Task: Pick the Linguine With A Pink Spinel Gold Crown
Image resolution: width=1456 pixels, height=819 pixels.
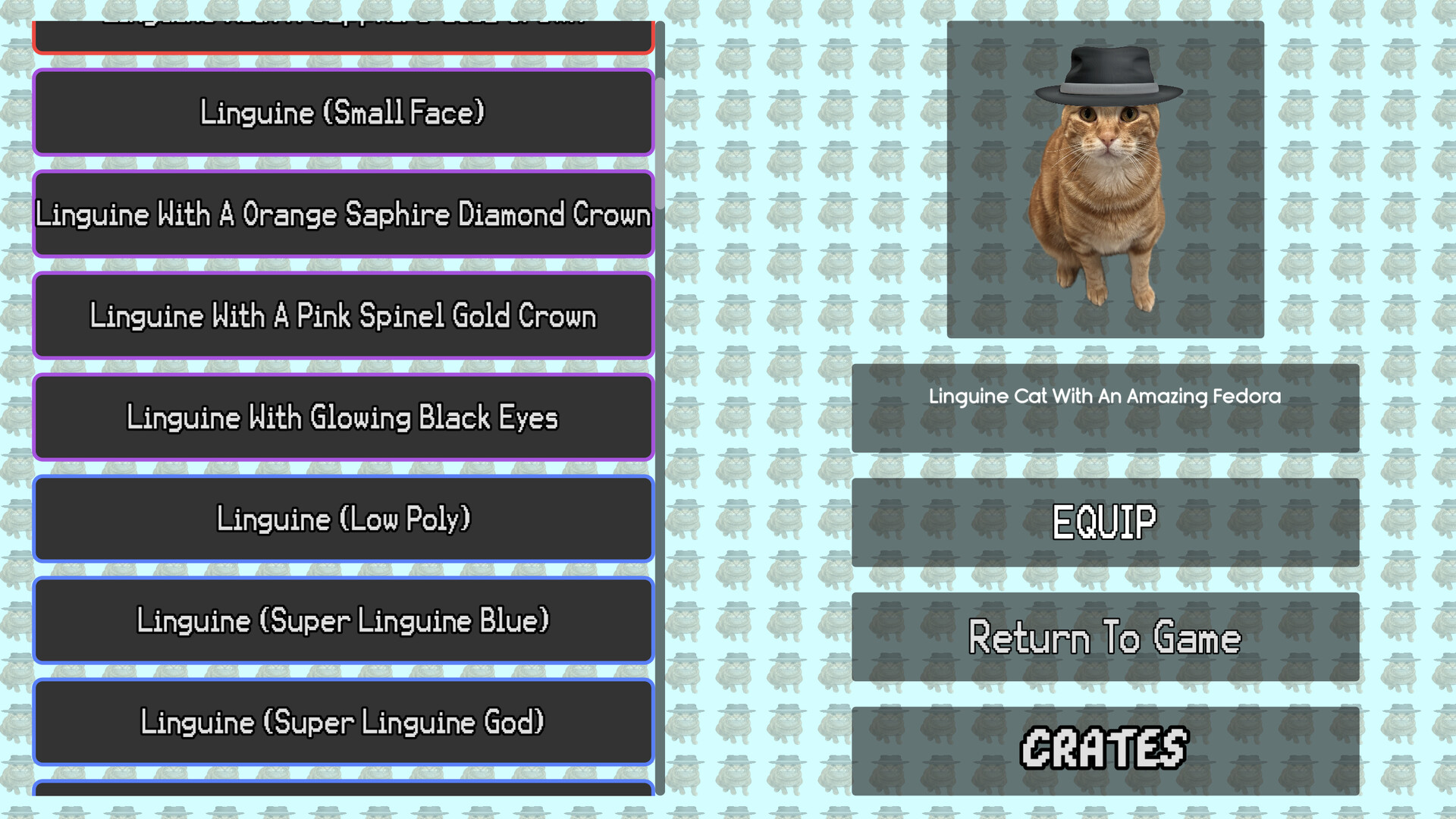Action: pyautogui.click(x=343, y=316)
